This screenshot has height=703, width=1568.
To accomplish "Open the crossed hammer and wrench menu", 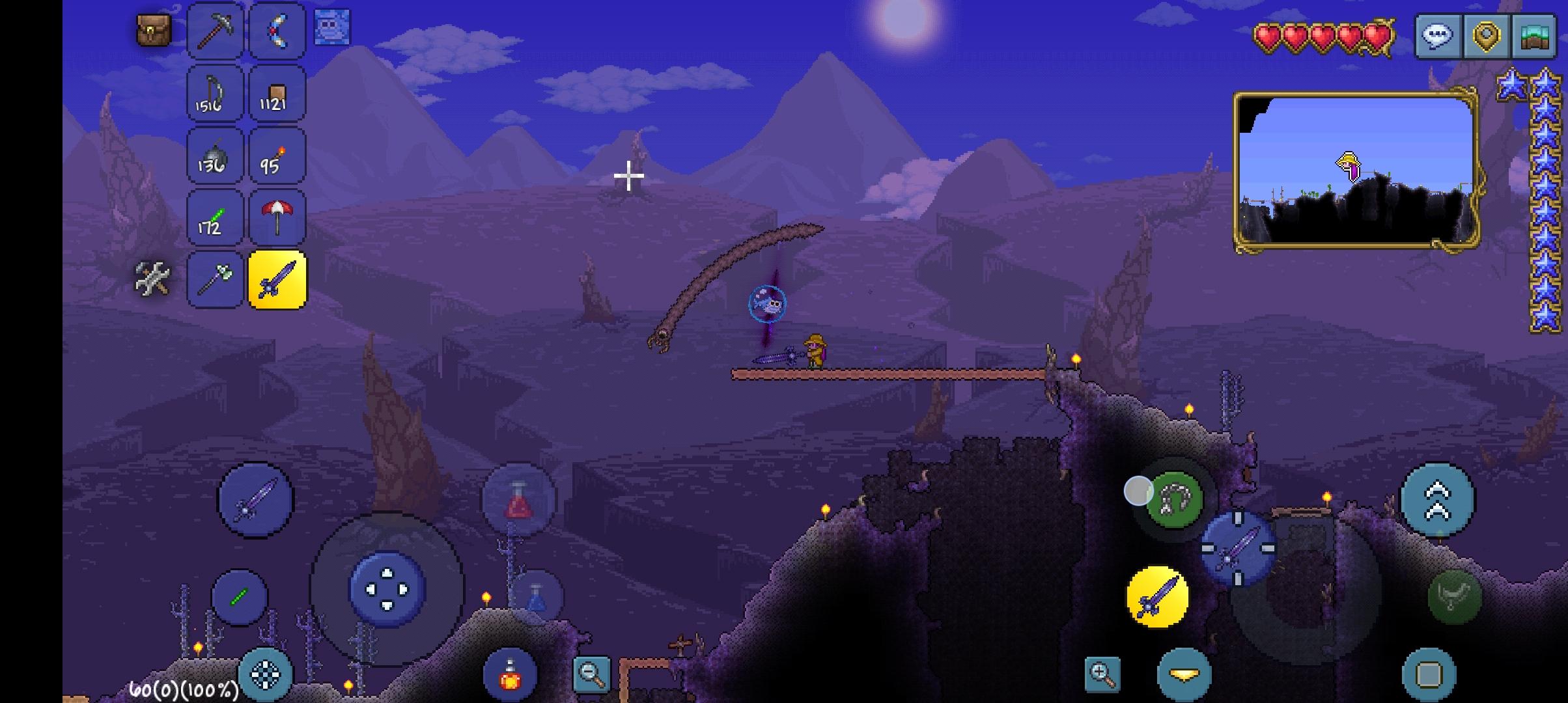I will [x=152, y=279].
